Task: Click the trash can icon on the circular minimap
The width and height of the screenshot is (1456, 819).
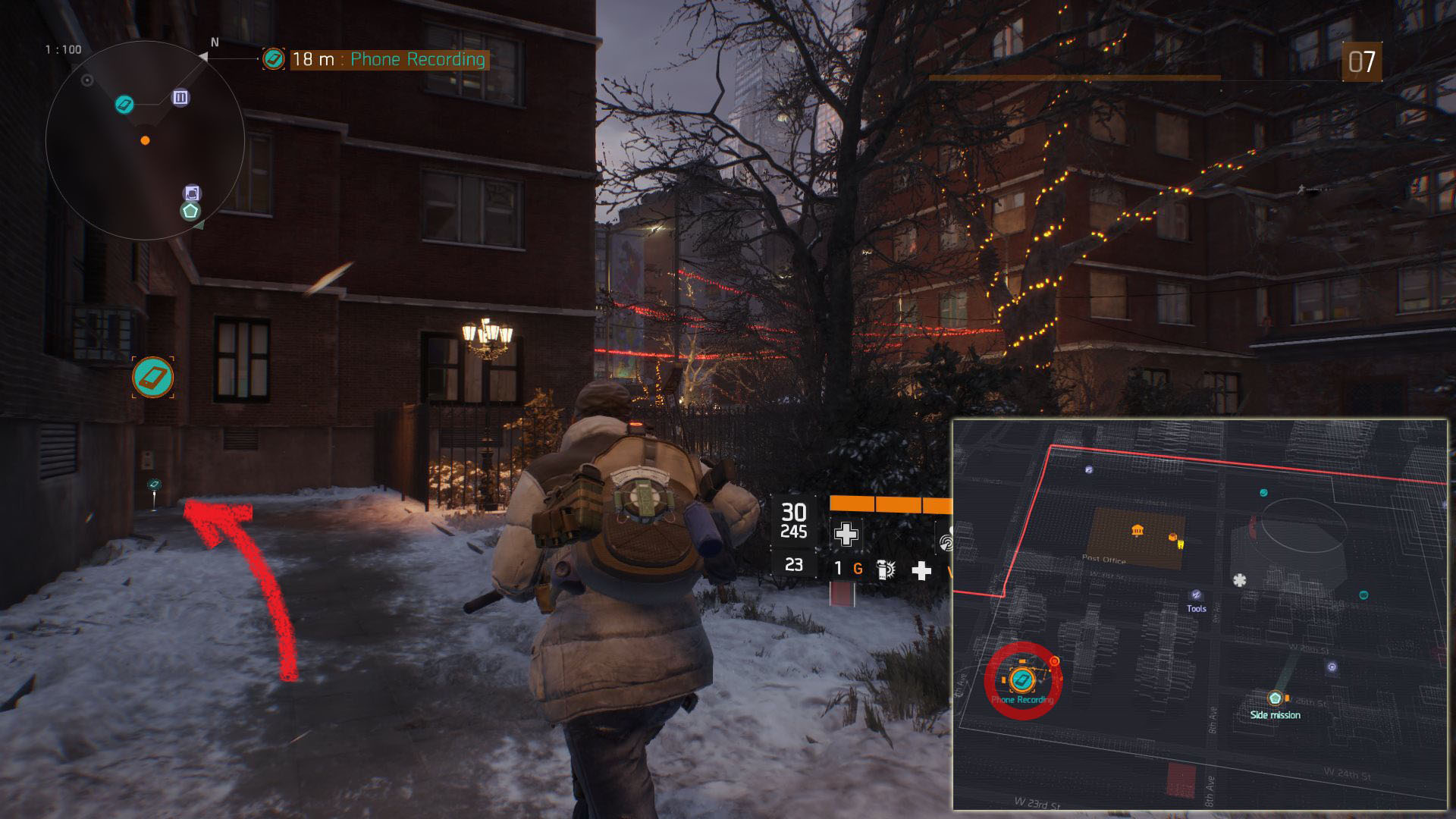Action: pyautogui.click(x=180, y=97)
